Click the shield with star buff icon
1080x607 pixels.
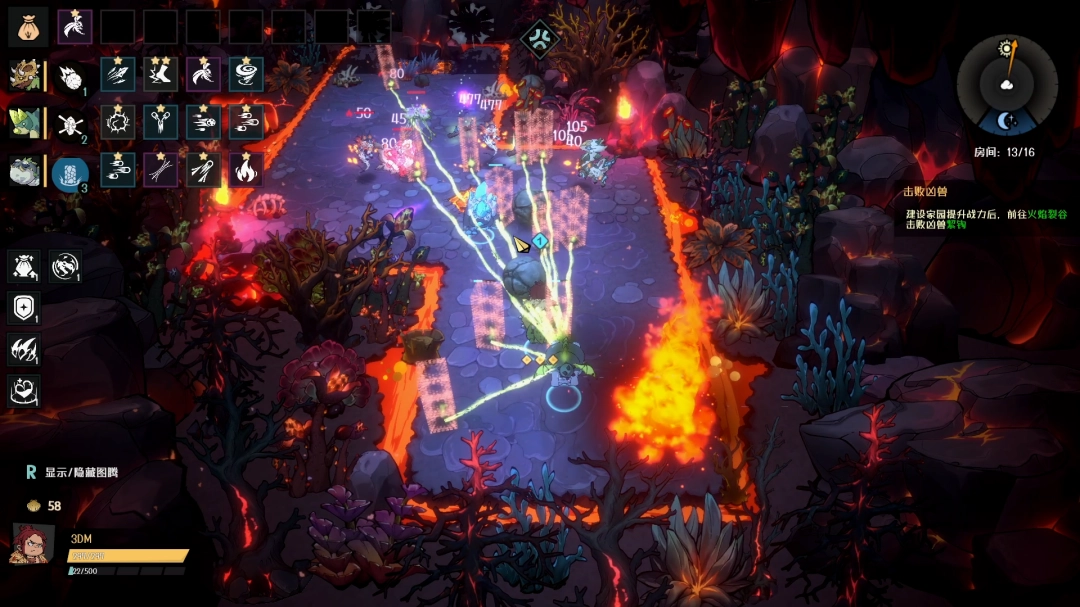coord(25,307)
